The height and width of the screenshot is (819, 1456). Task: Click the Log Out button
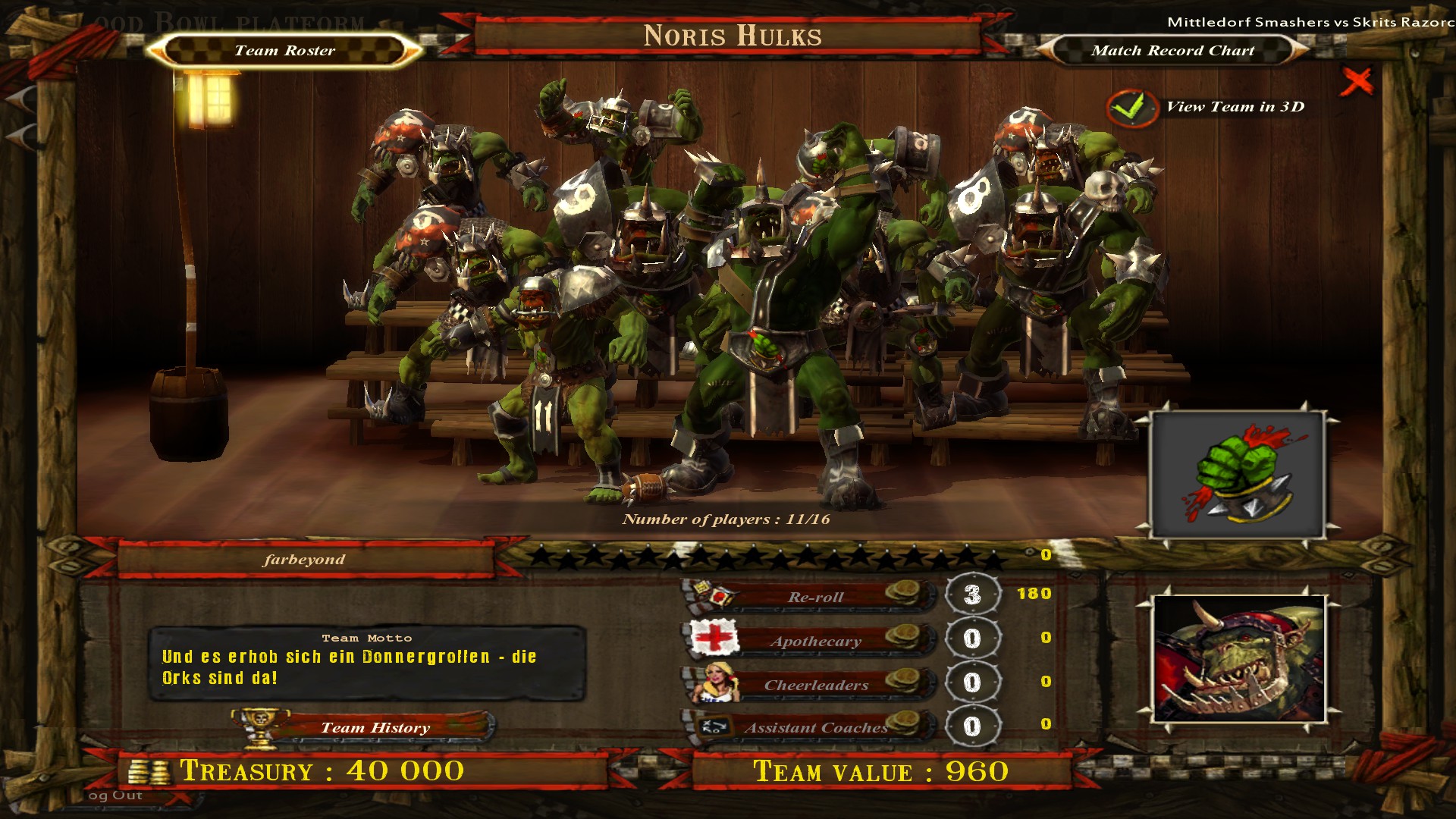point(115,795)
